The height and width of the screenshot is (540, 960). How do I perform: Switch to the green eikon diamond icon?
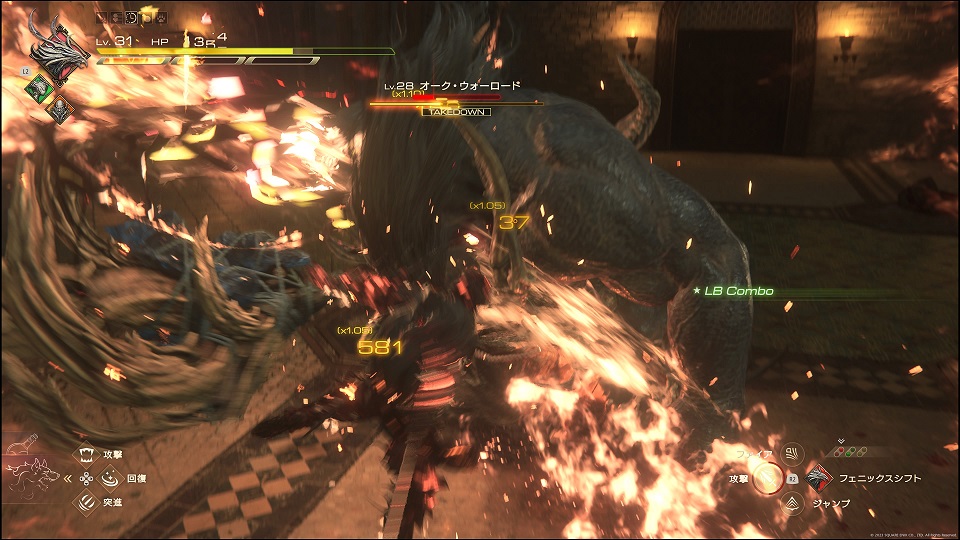(37, 88)
